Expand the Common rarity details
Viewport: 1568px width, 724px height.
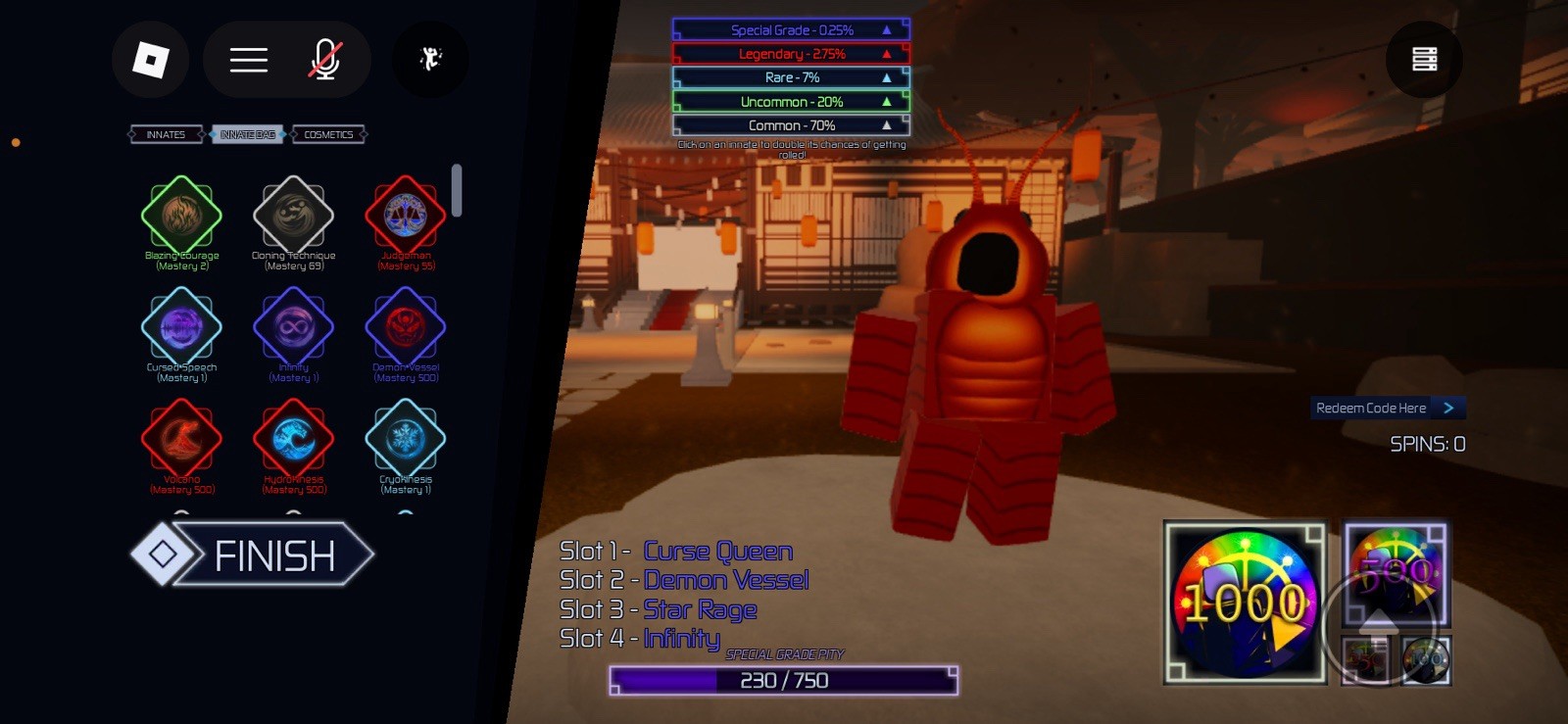[x=887, y=124]
